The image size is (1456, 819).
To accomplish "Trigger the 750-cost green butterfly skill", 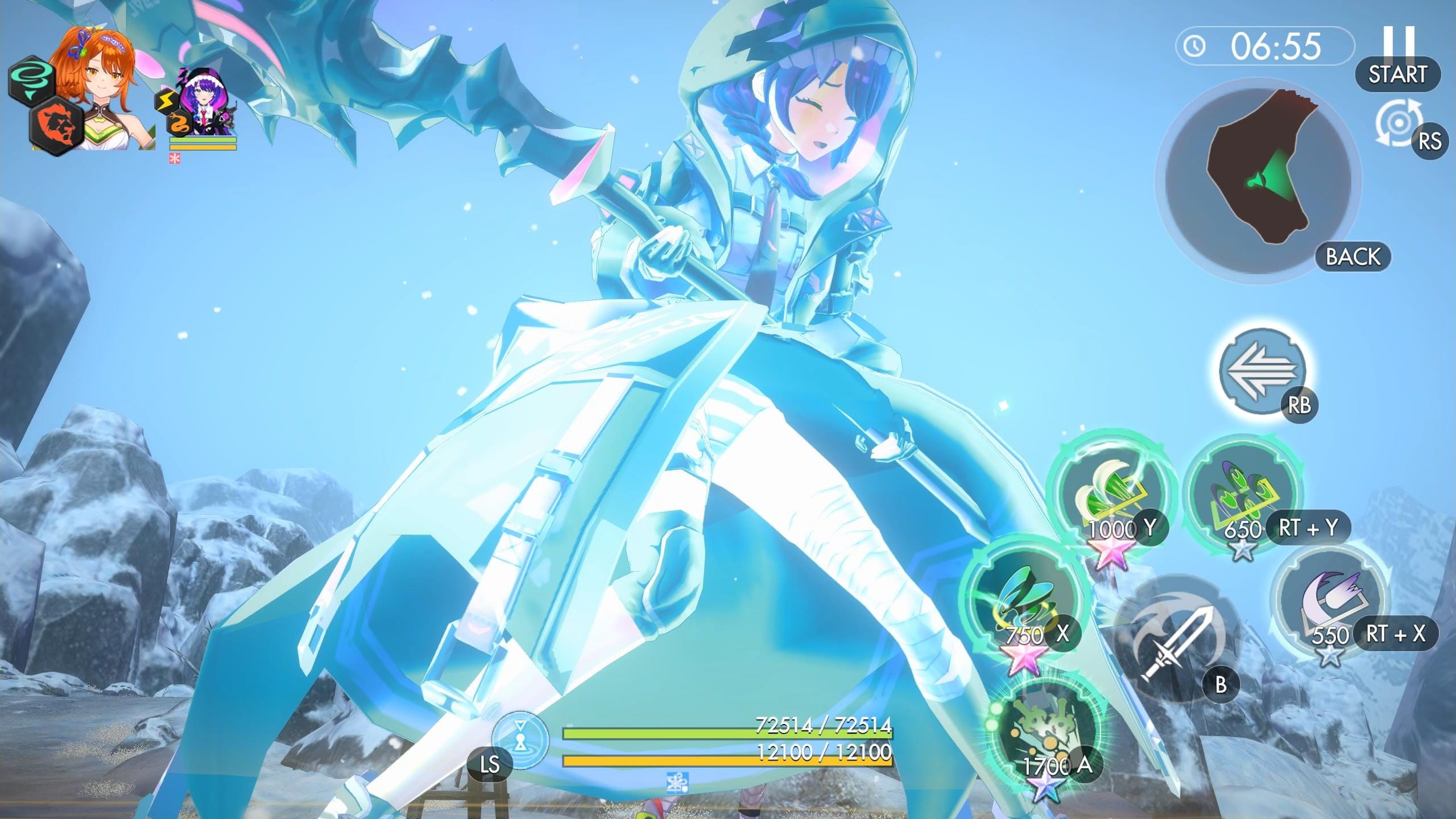I will click(x=1023, y=598).
